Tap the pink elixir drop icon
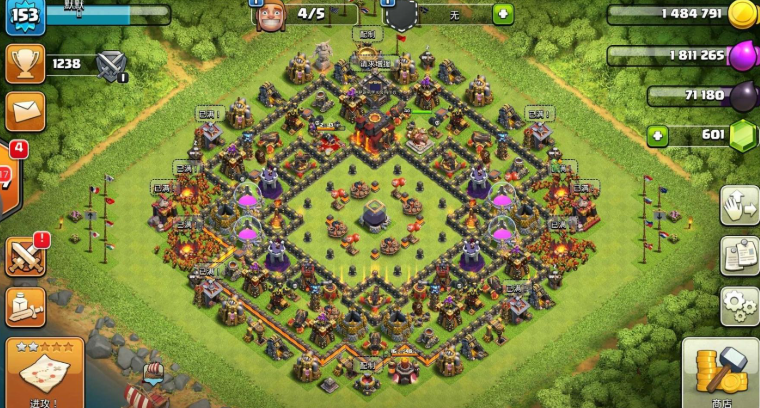The height and width of the screenshot is (408, 760). pos(741,55)
